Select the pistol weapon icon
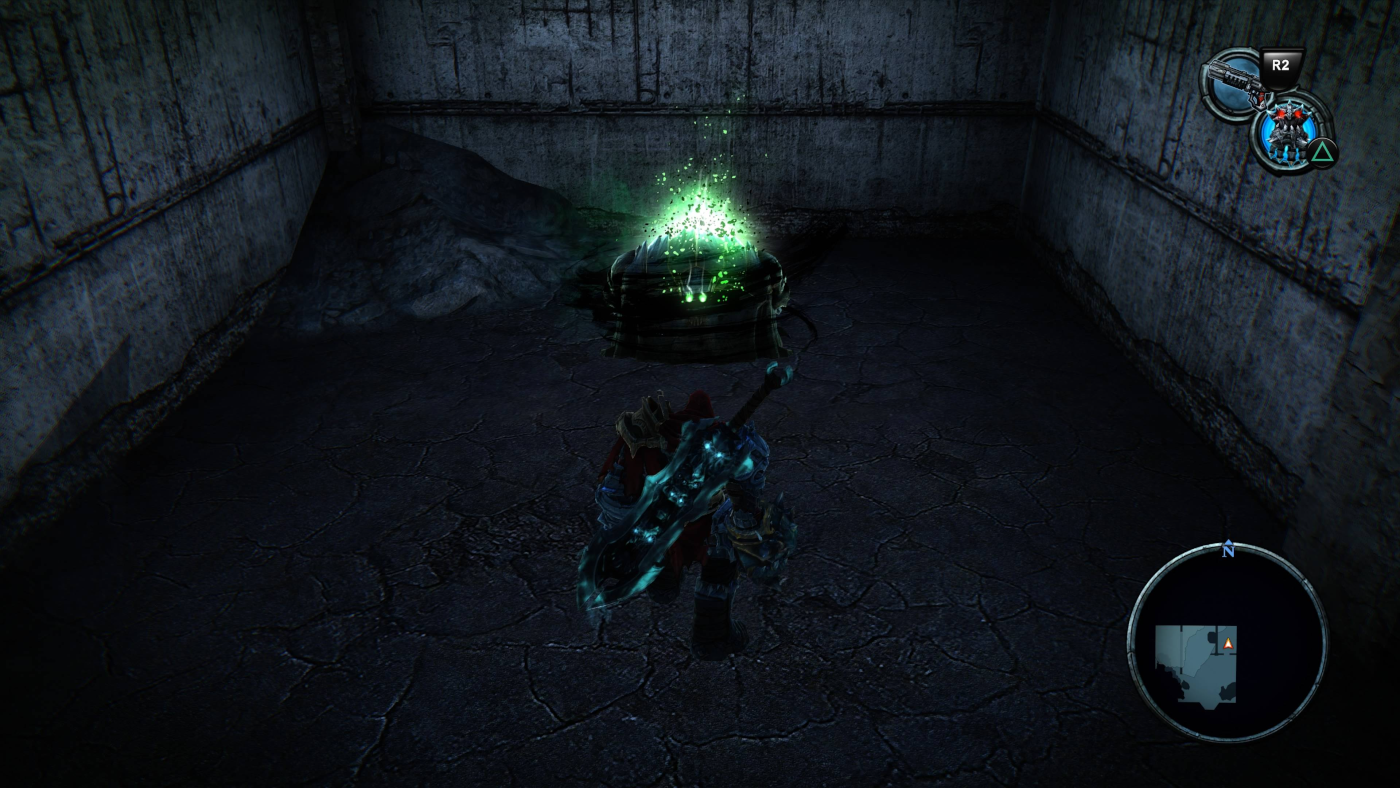Image resolution: width=1400 pixels, height=788 pixels. 1234,81
